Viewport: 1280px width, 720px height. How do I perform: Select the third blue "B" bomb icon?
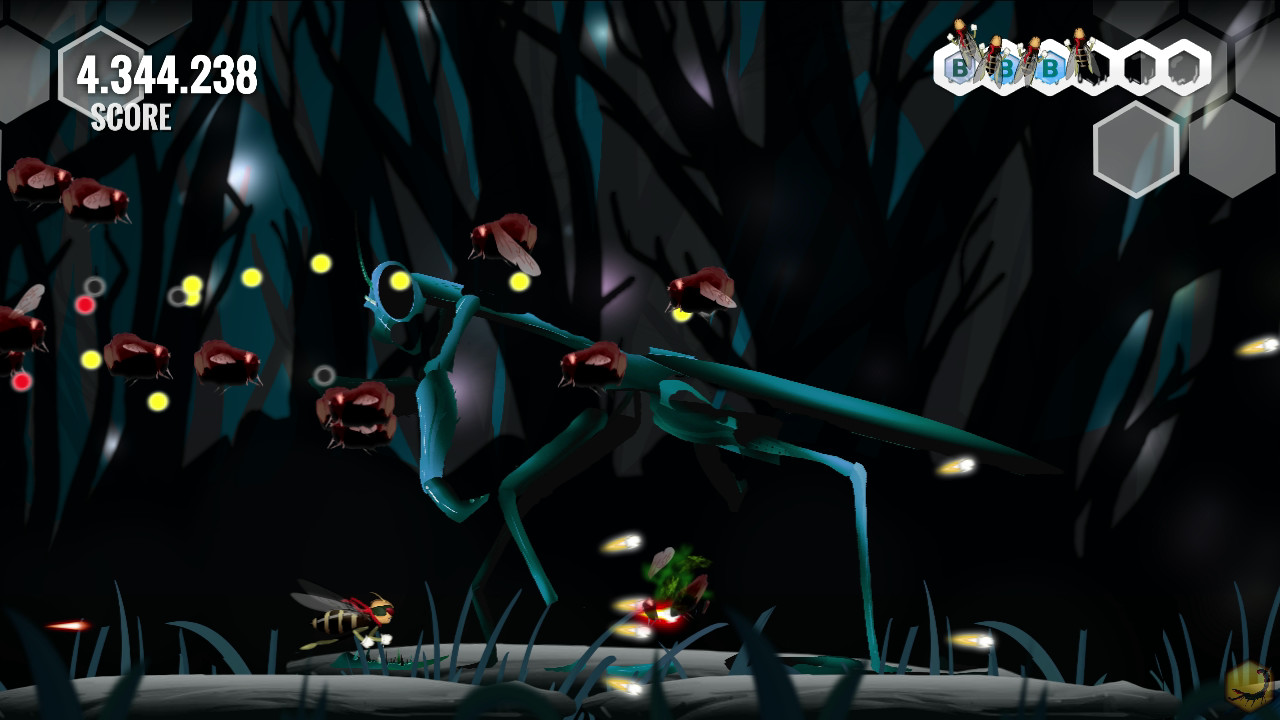pos(1050,68)
